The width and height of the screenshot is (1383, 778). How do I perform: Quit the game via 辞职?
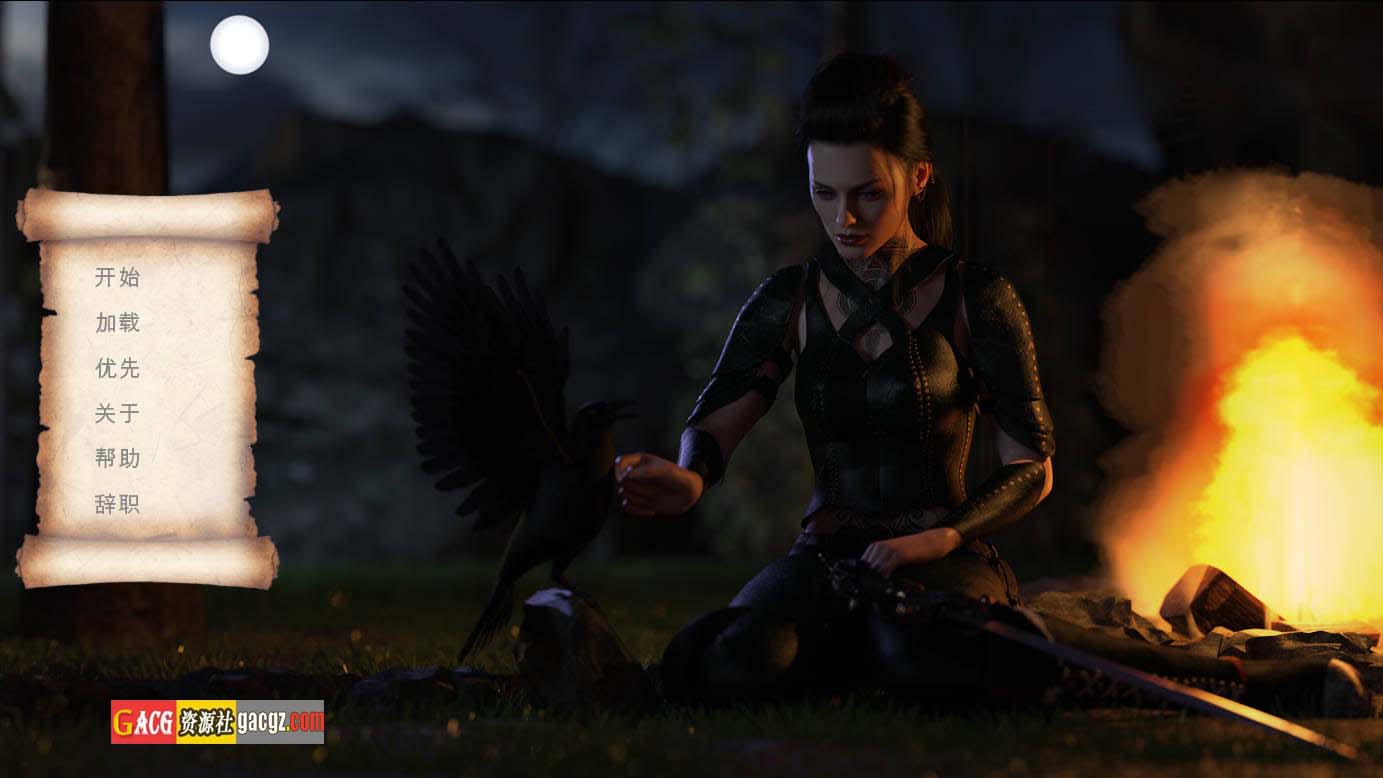point(117,504)
